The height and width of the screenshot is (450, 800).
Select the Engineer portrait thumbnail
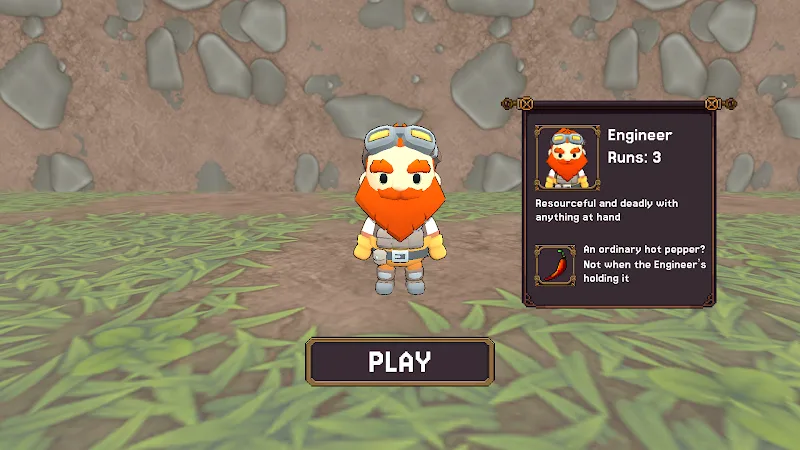coord(566,157)
